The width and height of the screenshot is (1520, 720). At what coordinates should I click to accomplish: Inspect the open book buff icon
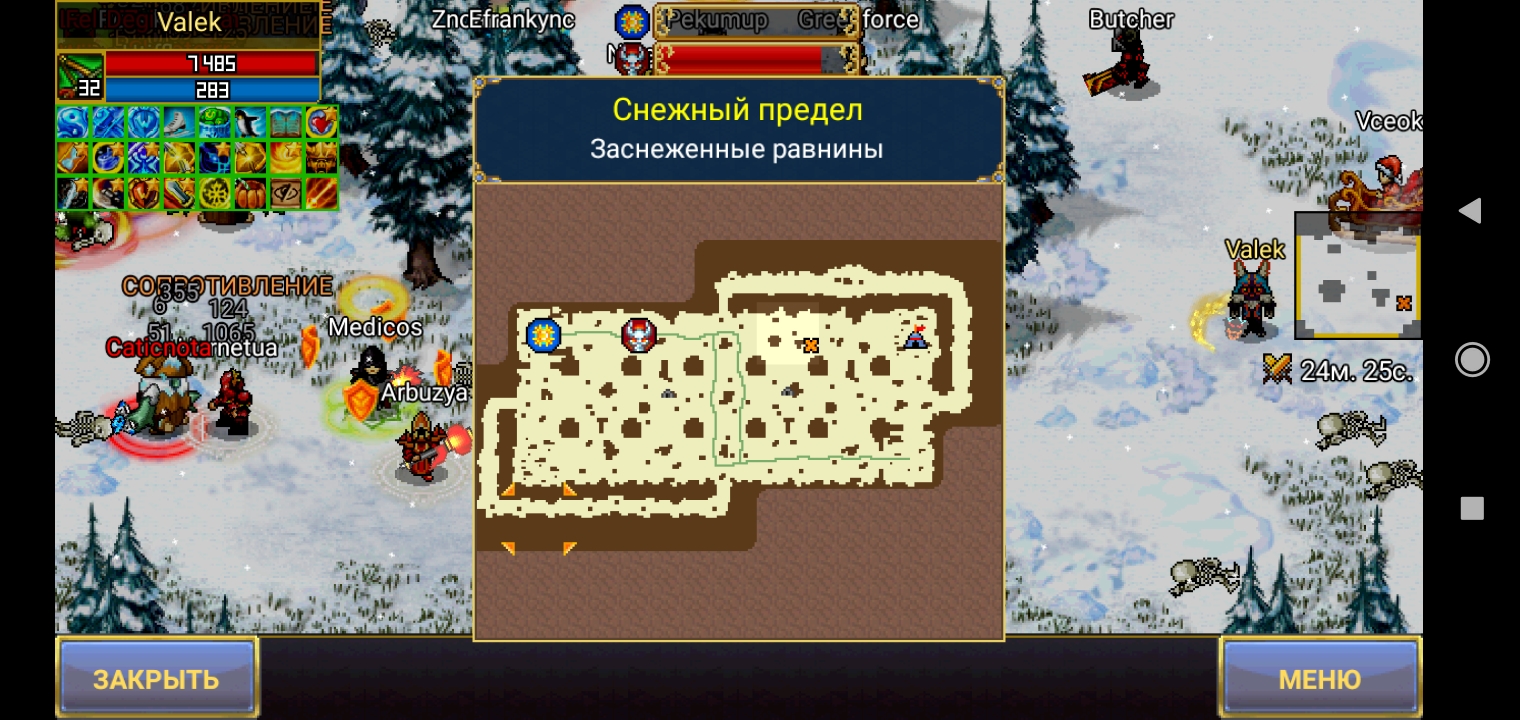[x=285, y=123]
